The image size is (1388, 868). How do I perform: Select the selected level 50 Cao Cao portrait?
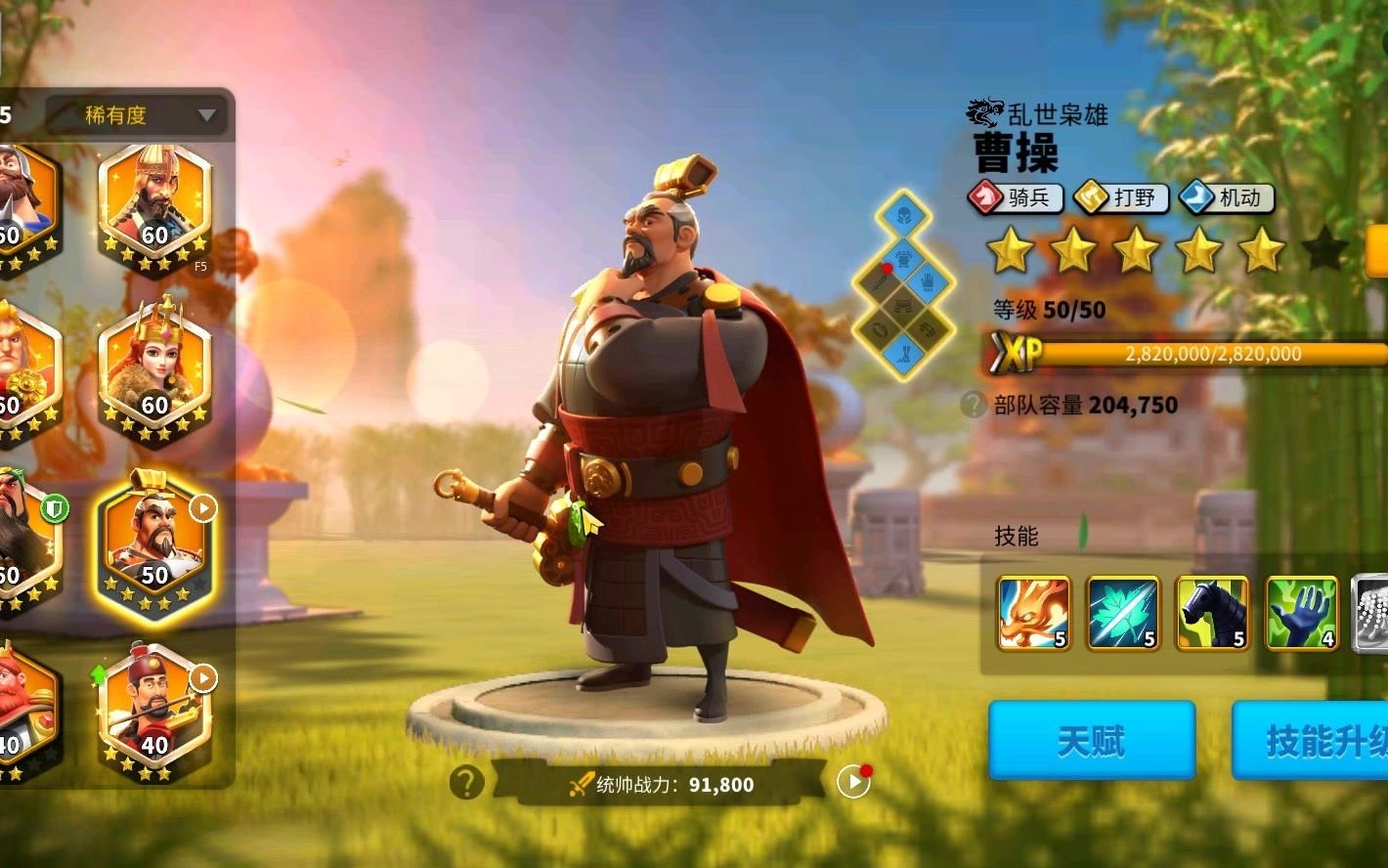click(x=155, y=547)
